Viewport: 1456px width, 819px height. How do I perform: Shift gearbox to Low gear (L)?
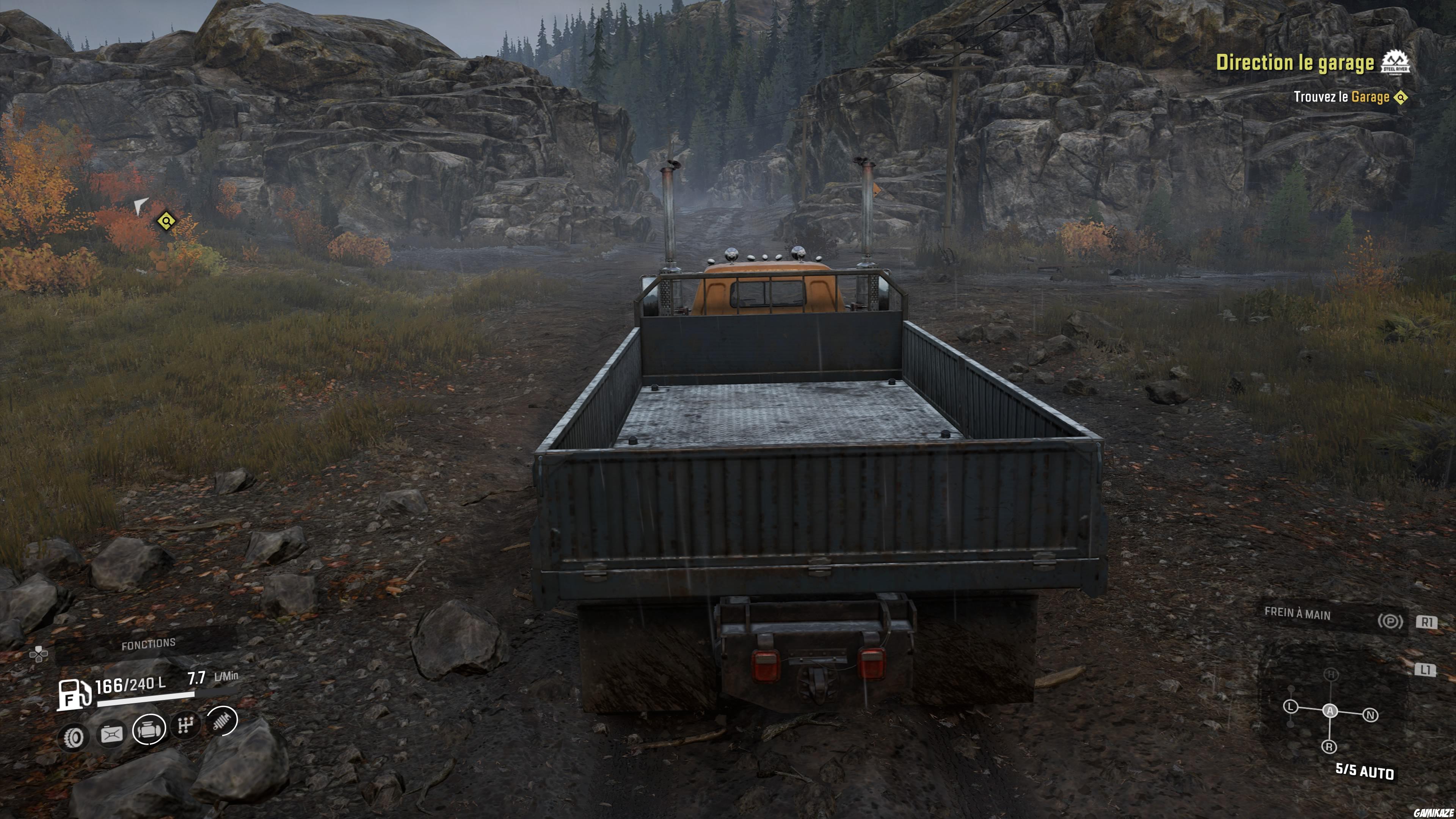pos(1290,706)
